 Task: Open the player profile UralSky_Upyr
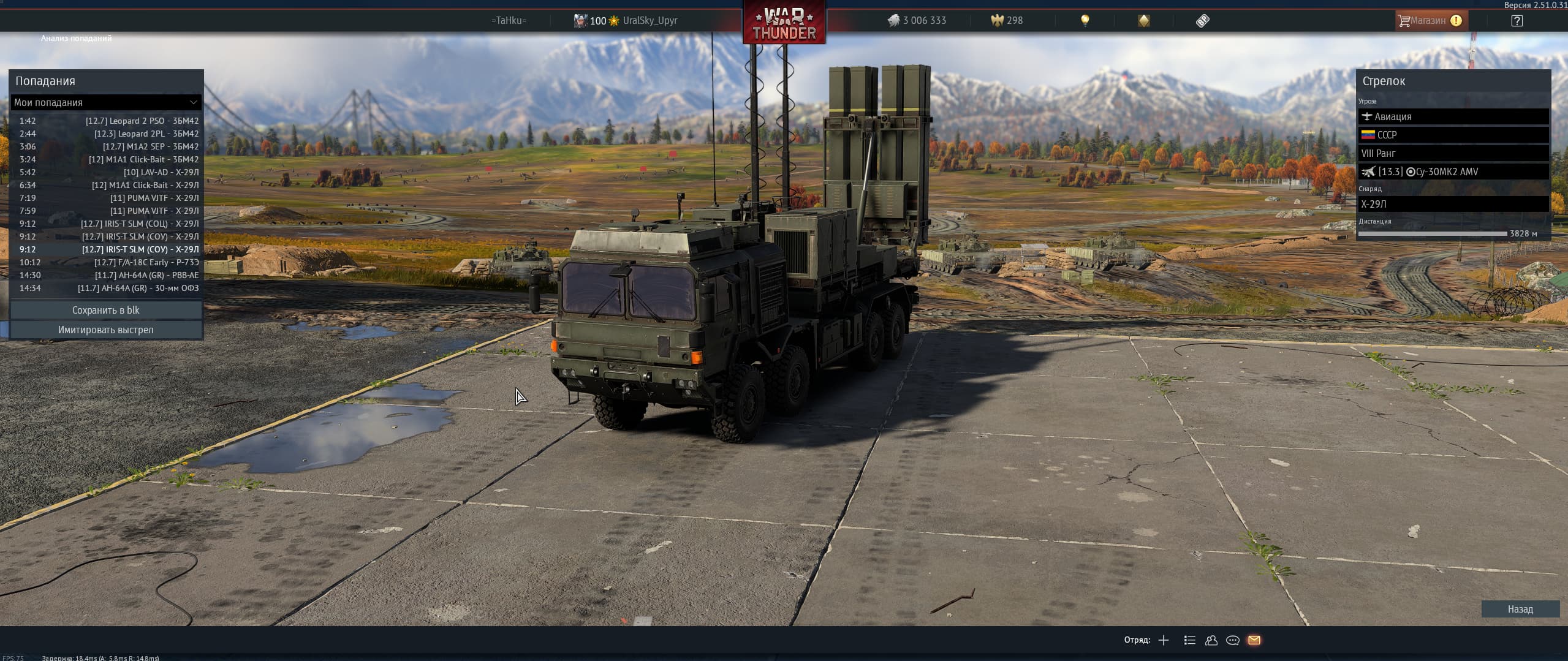(649, 20)
